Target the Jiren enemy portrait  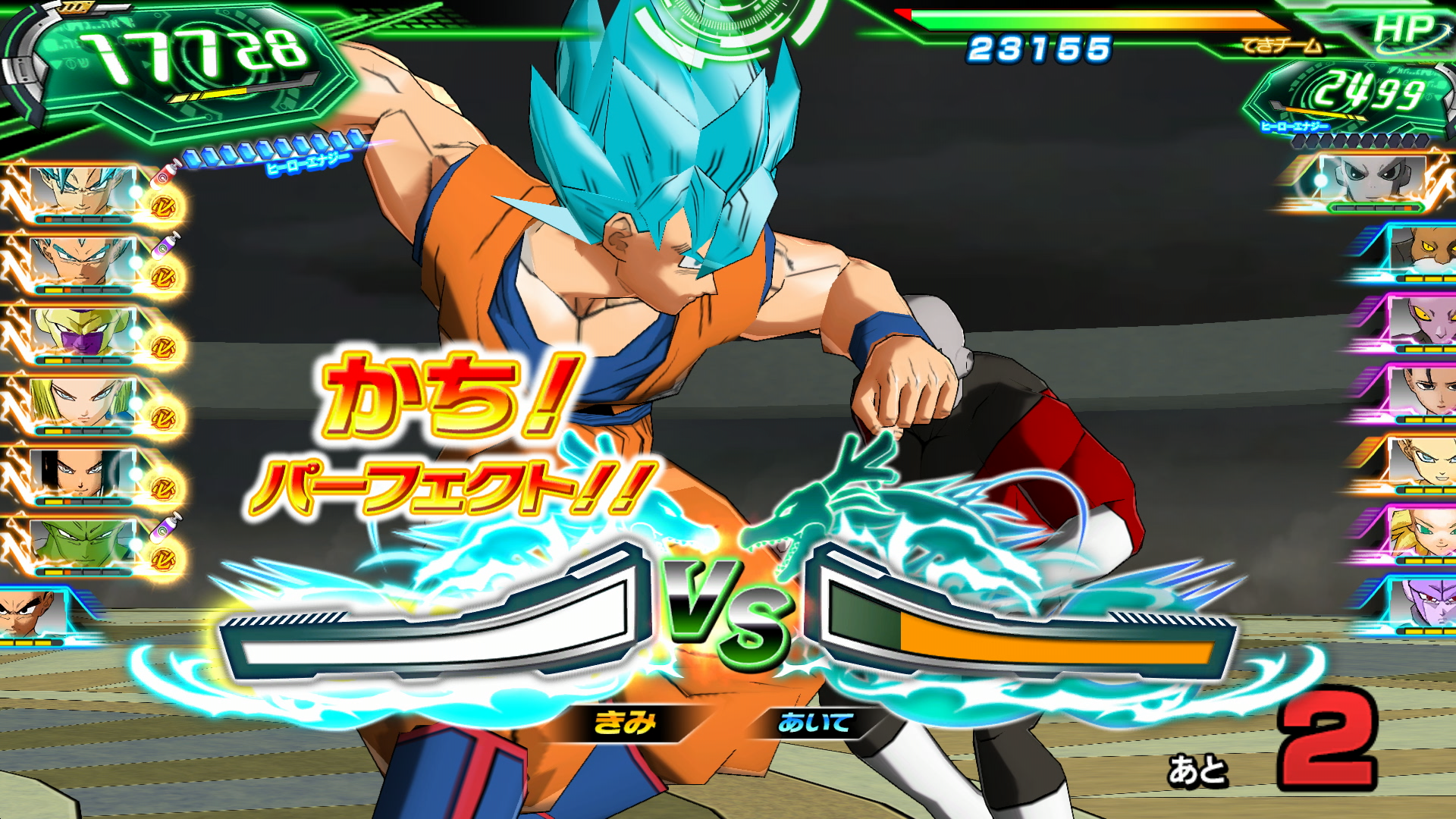coord(1371,180)
